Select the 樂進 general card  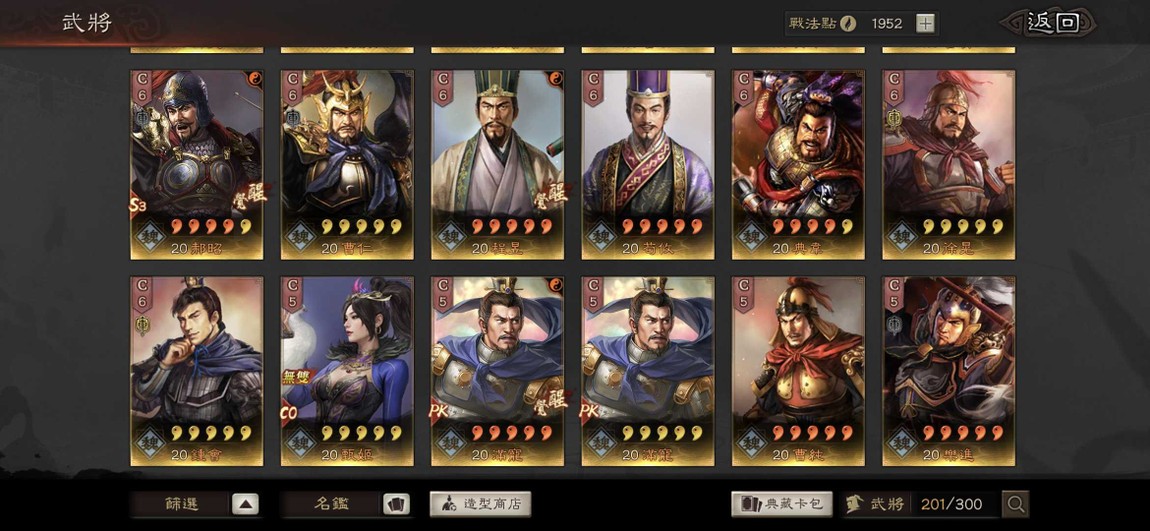948,371
